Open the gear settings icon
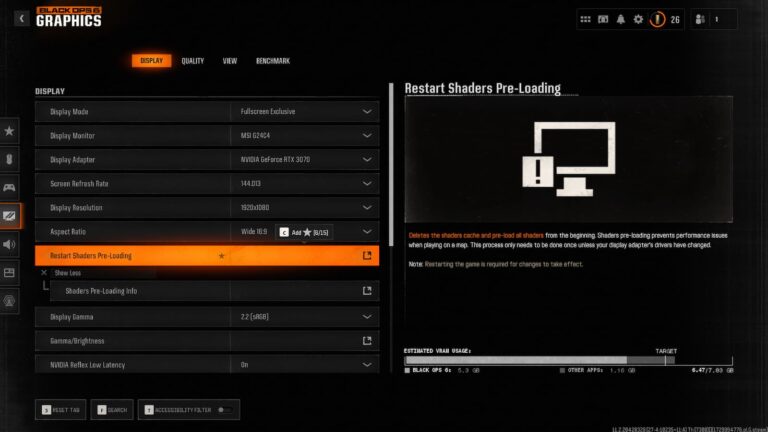Screen dimensions: 768x432 coord(638,18)
